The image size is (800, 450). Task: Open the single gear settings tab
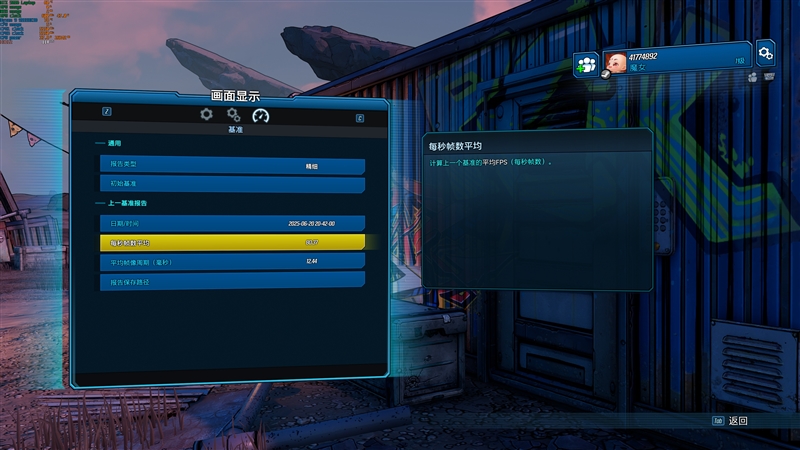click(206, 115)
